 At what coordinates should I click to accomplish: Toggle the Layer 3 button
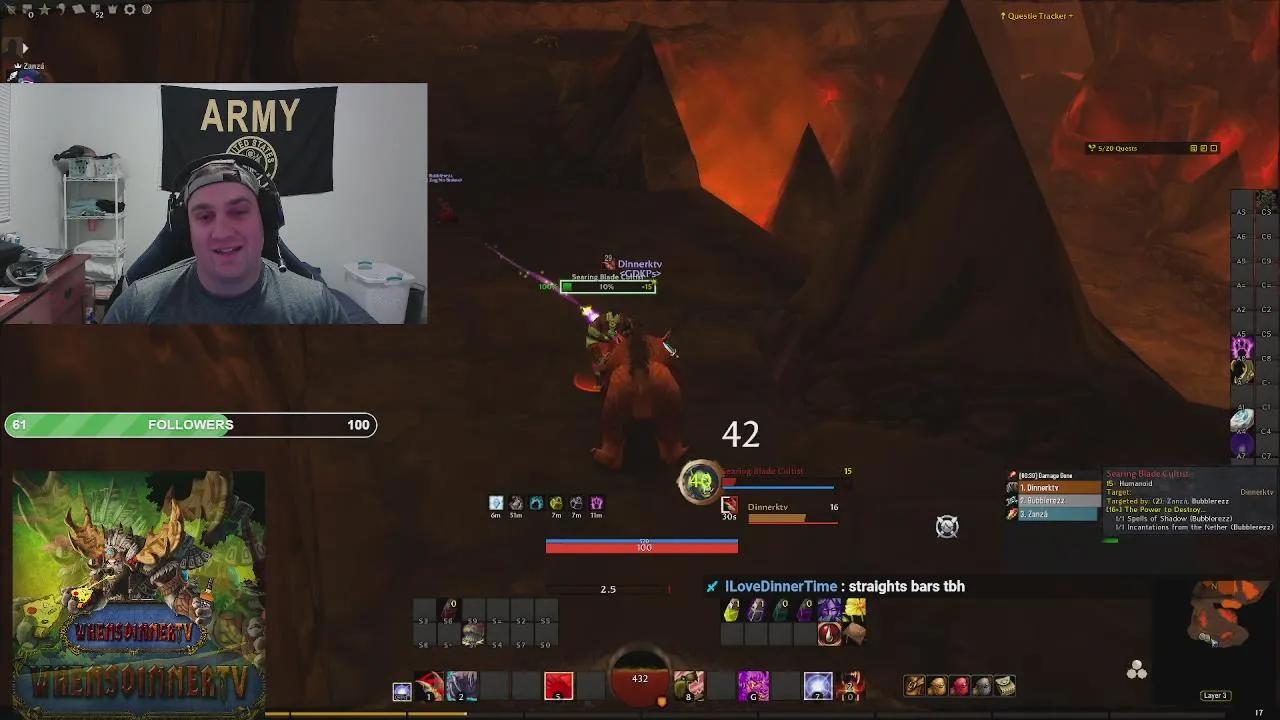tap(1214, 695)
